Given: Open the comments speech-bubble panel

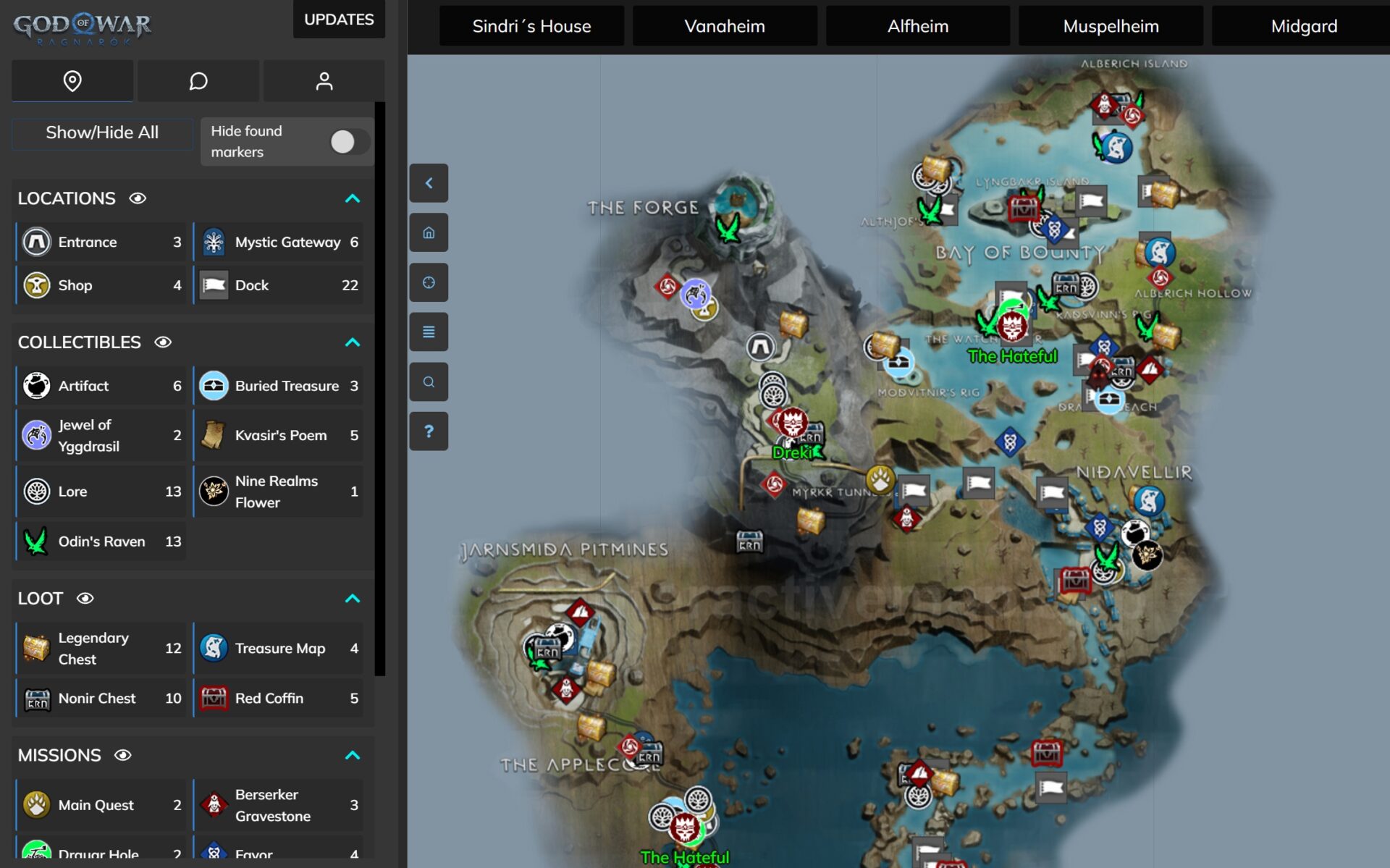Looking at the screenshot, I should point(198,81).
